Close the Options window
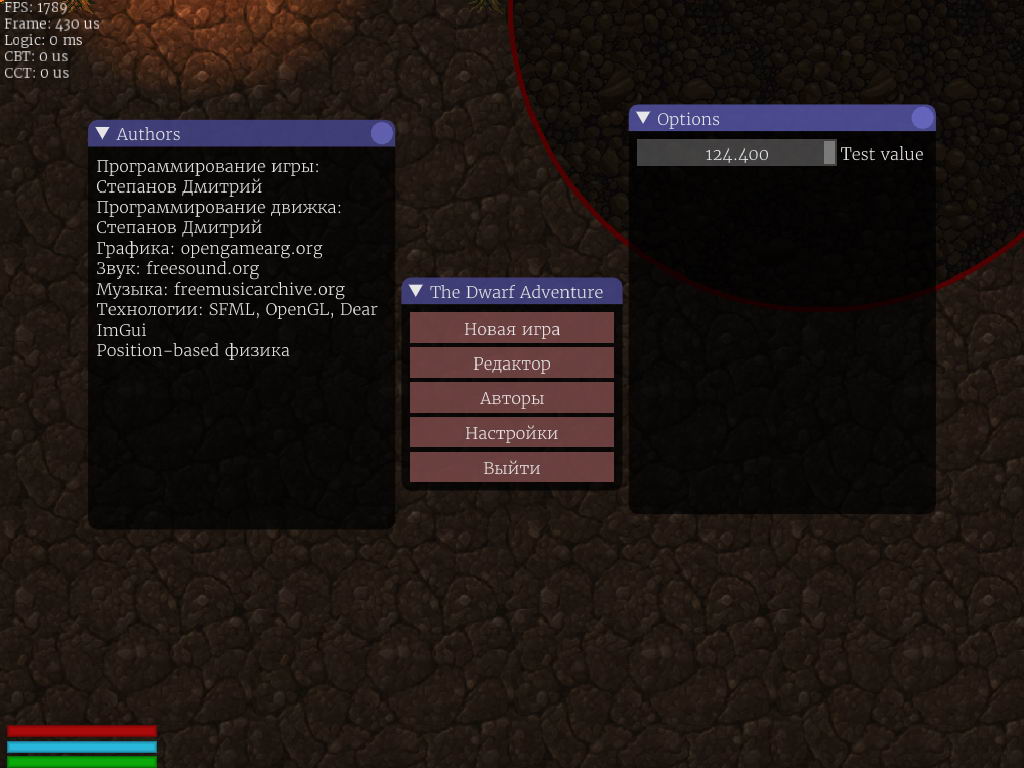This screenshot has height=768, width=1024. click(x=922, y=119)
